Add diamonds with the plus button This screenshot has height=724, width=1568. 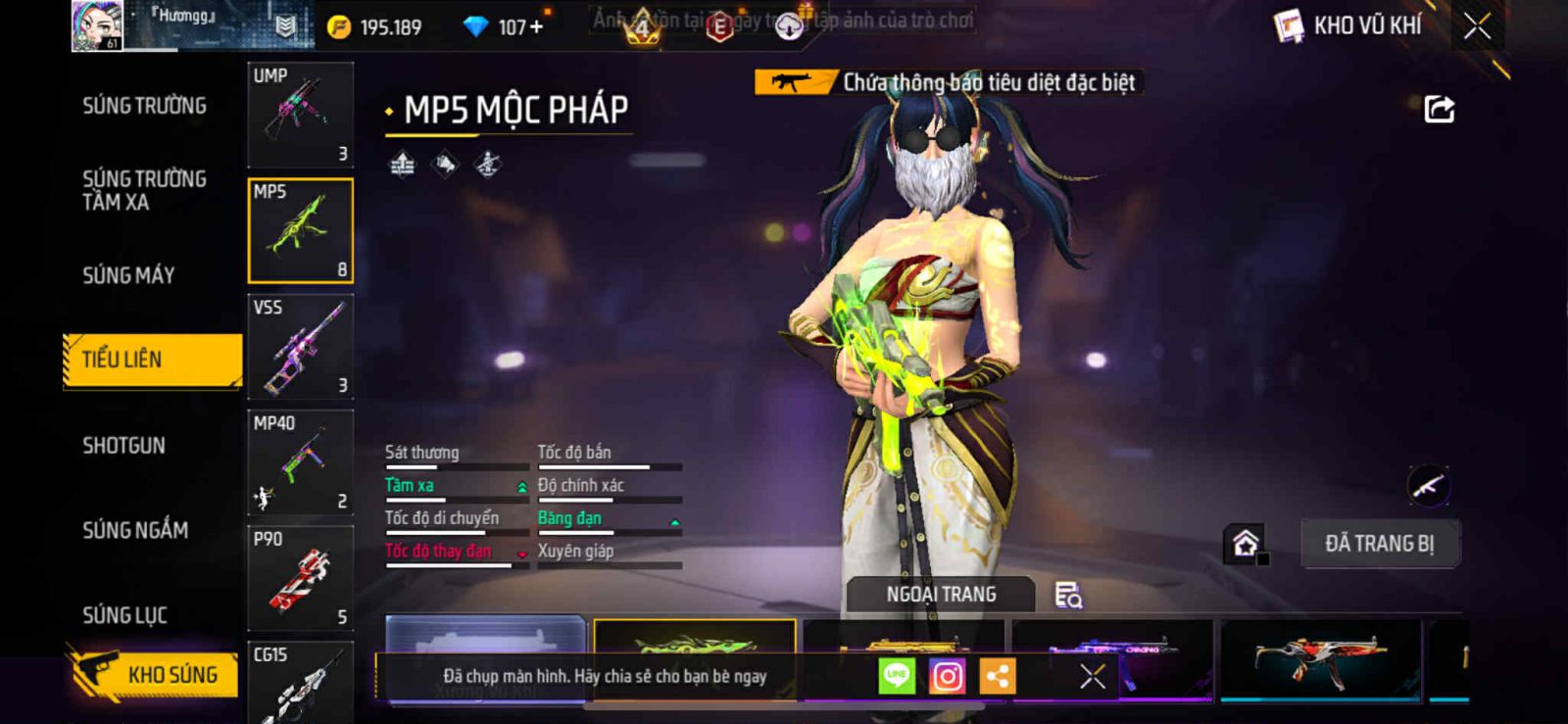coord(535,27)
